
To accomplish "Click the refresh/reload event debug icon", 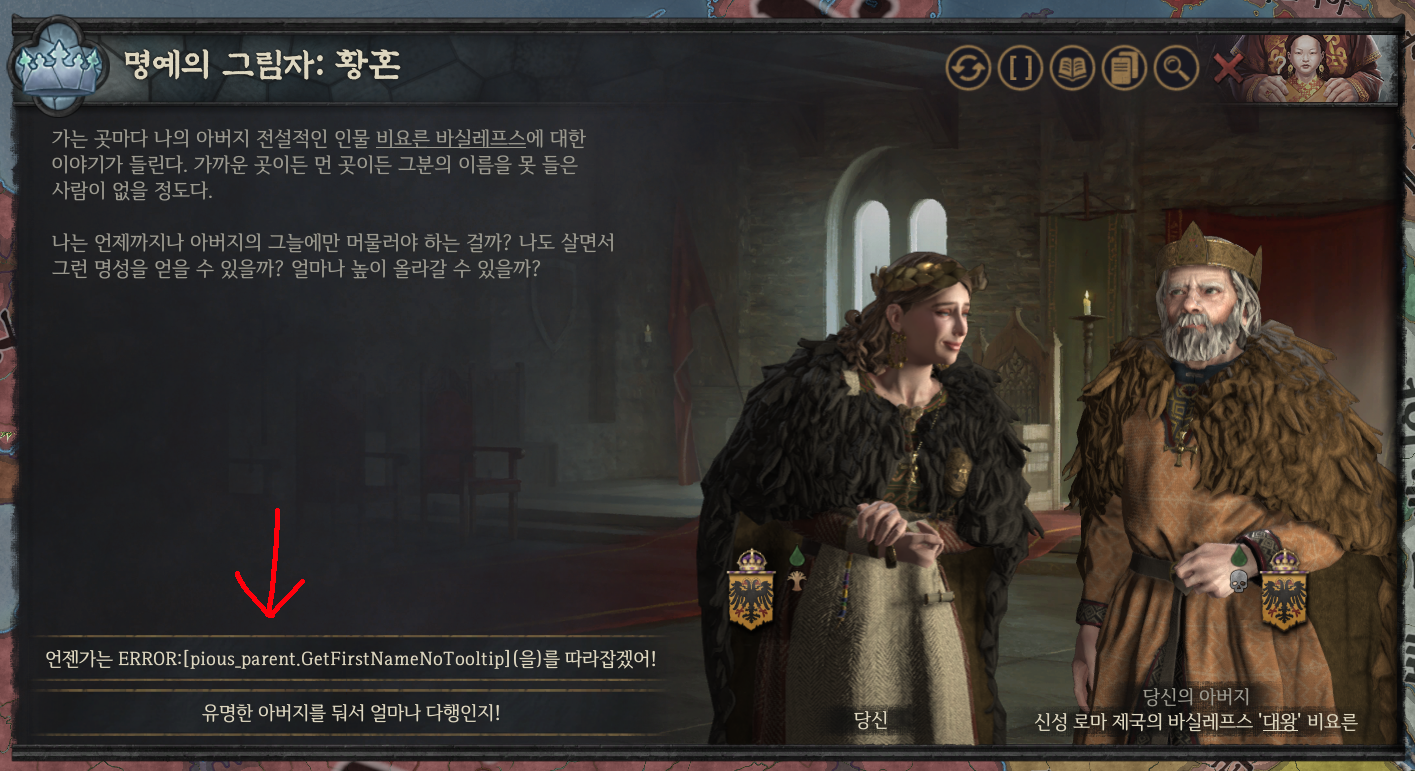I will coord(968,68).
